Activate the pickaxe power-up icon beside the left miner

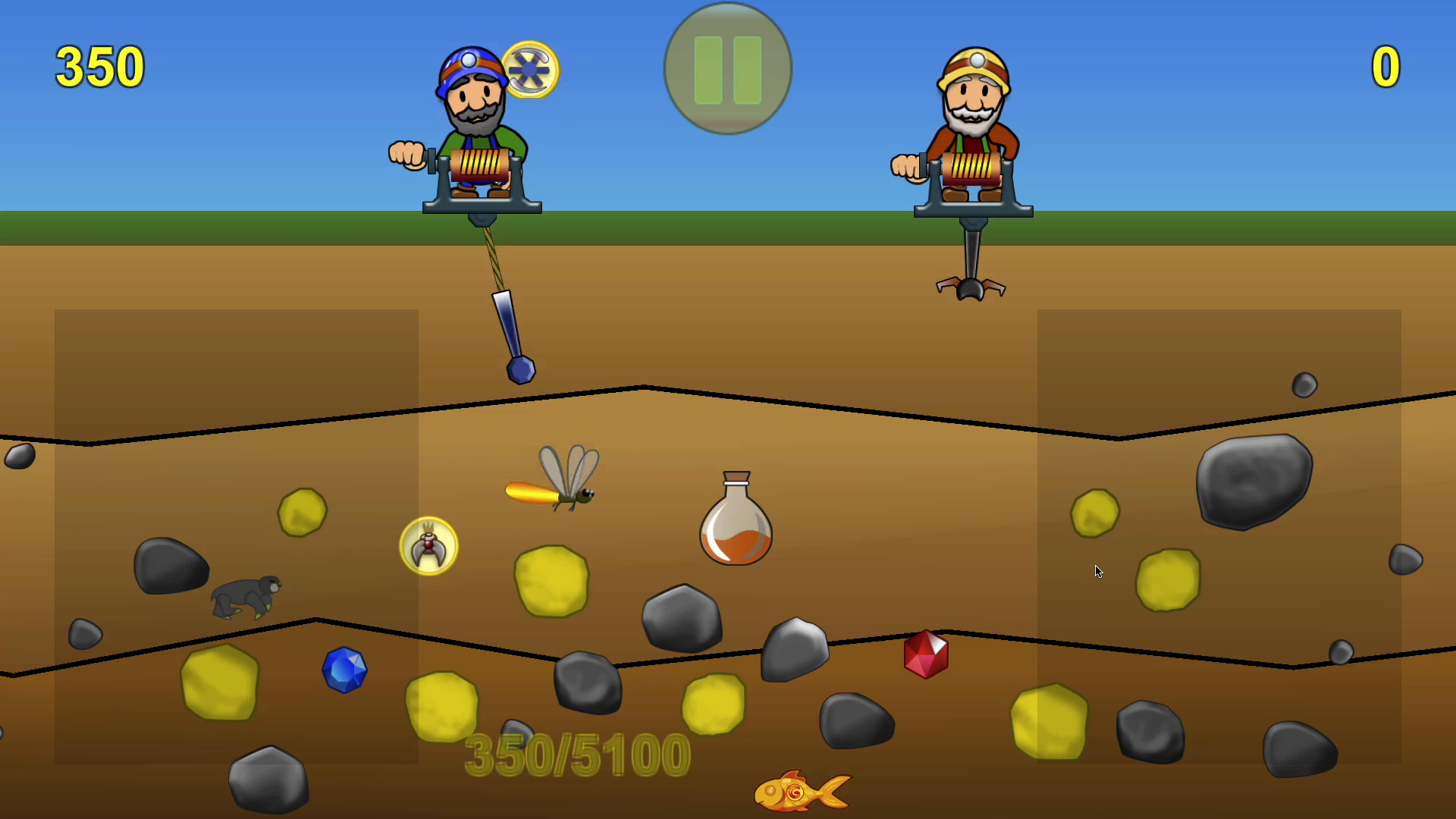530,69
